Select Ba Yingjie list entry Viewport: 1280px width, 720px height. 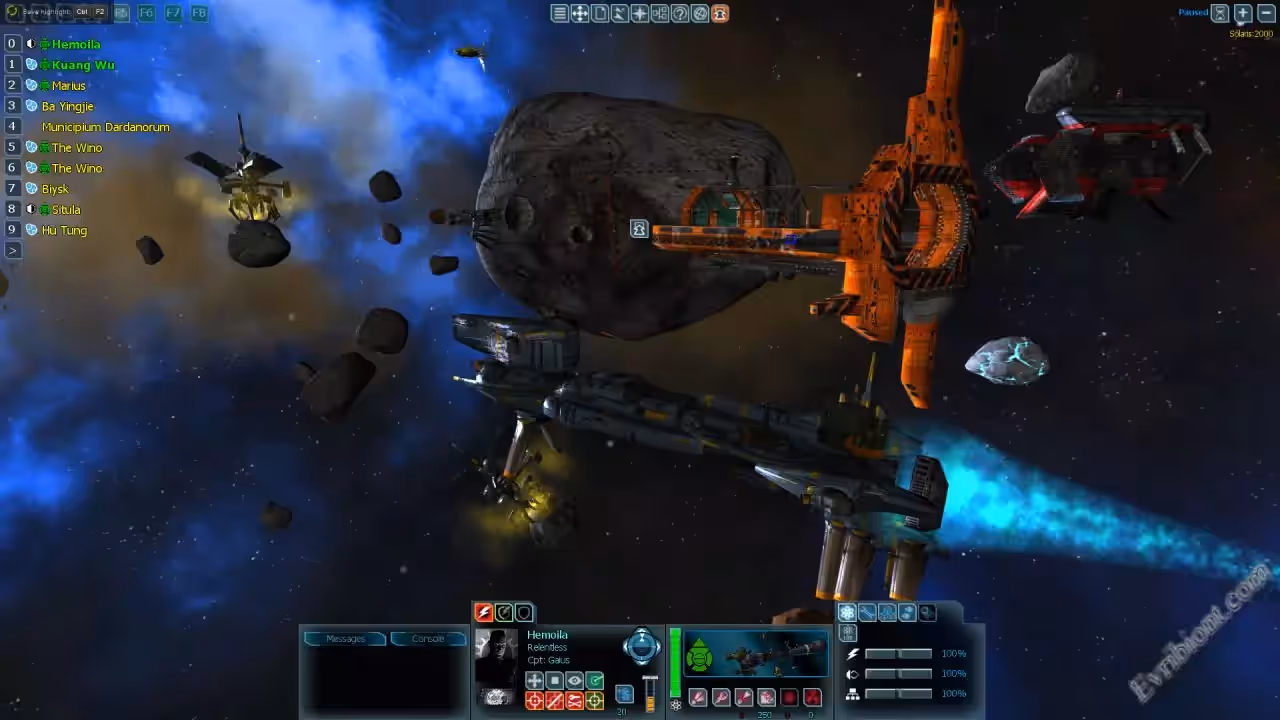[x=67, y=106]
